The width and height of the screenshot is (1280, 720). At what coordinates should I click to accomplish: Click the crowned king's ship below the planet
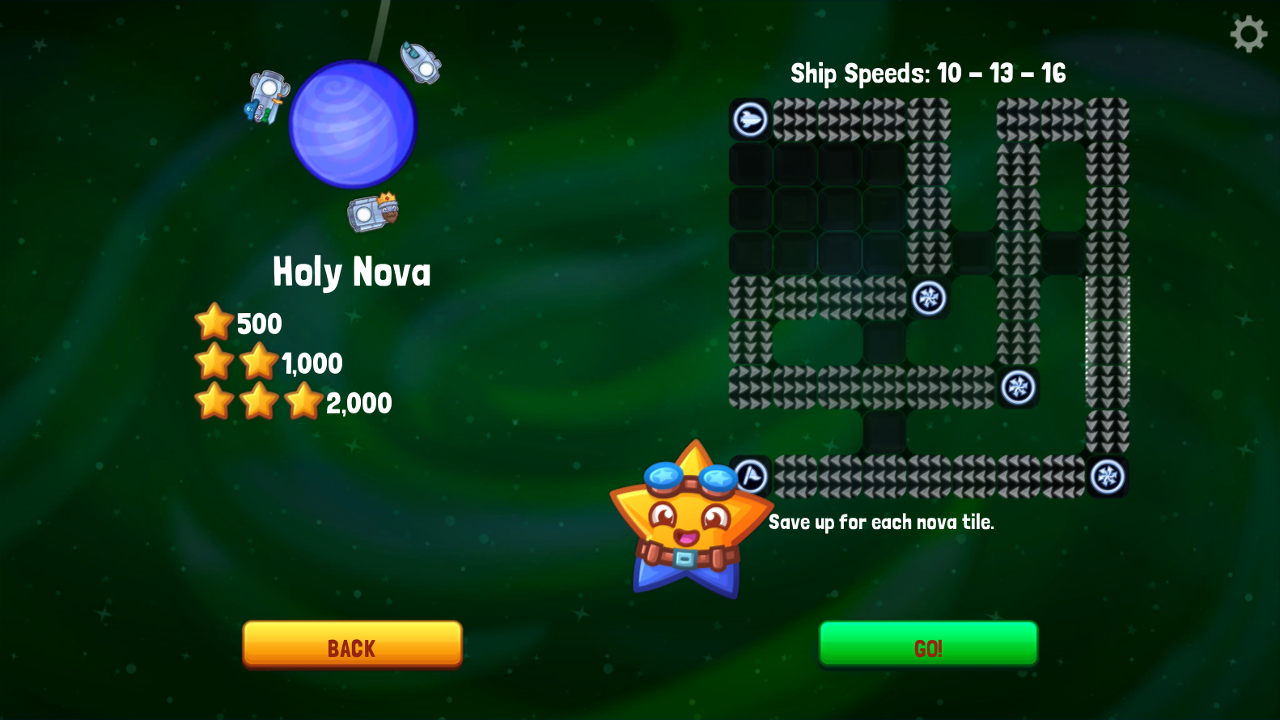[x=375, y=210]
